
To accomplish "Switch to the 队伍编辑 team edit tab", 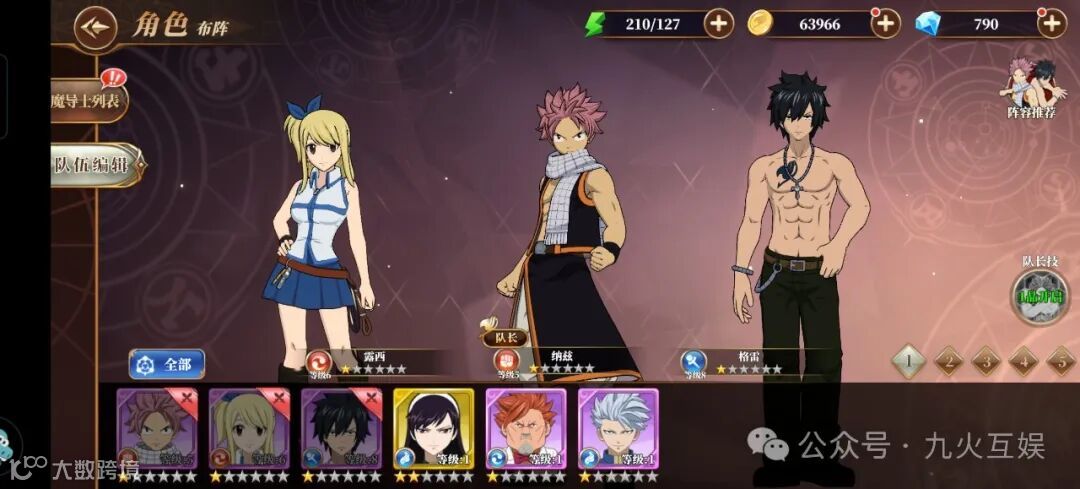I will click(x=96, y=165).
